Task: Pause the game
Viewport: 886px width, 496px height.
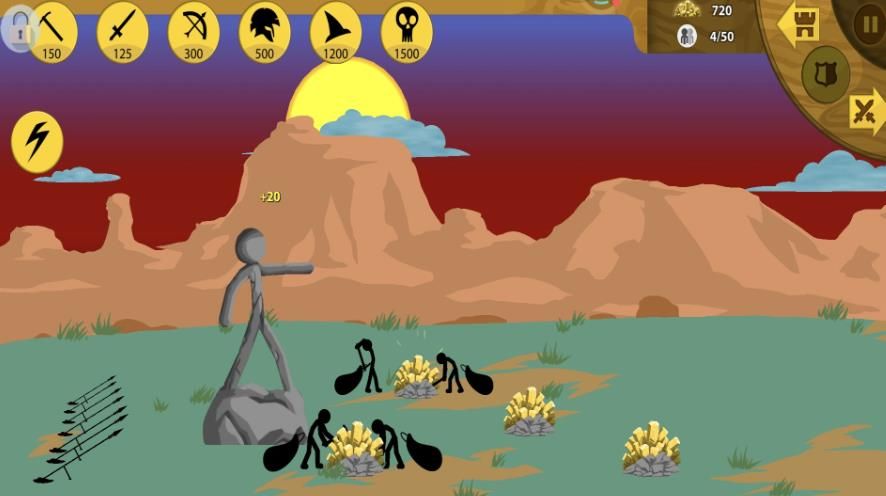Action: click(x=867, y=22)
